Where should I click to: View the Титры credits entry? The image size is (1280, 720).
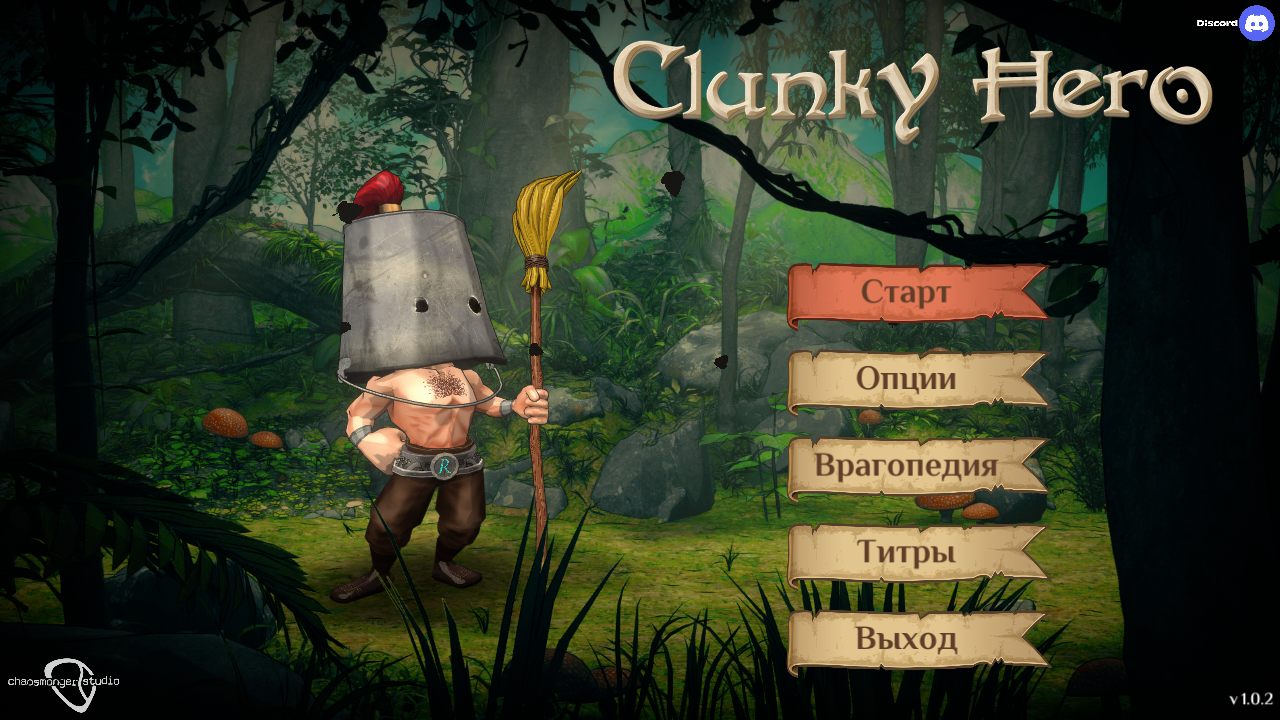[x=906, y=551]
